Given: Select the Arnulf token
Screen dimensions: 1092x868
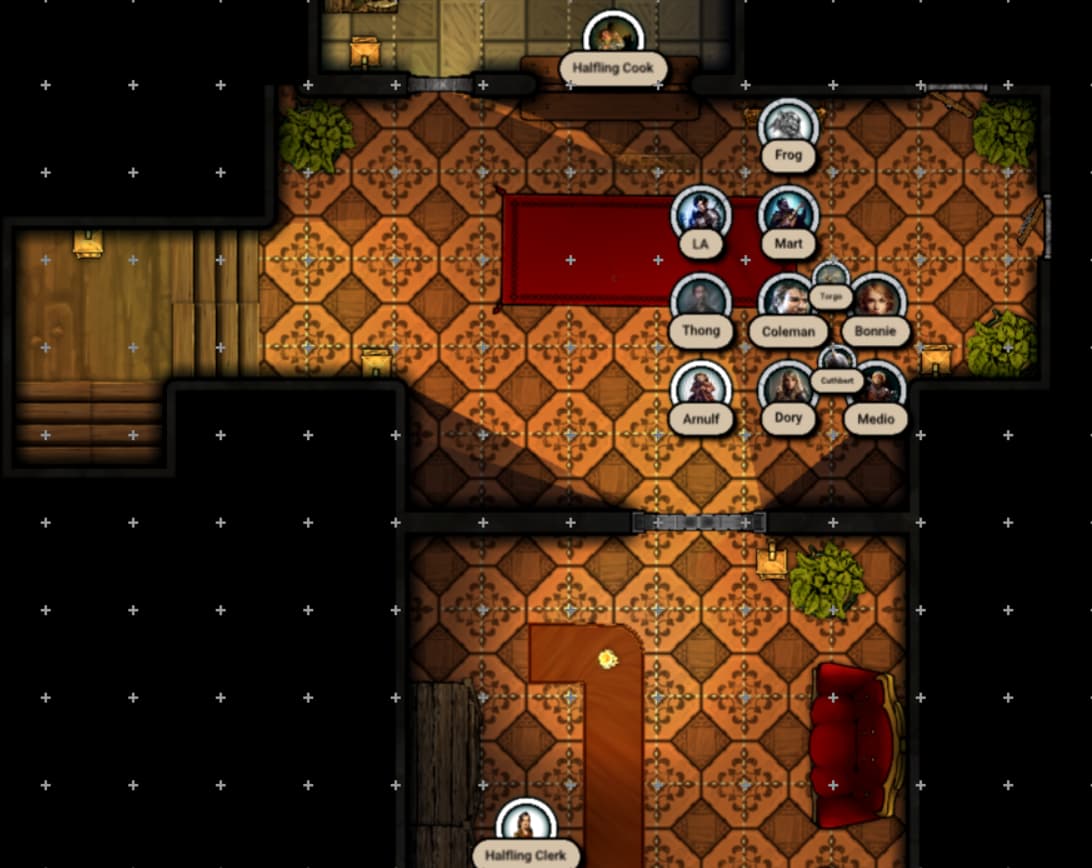Looking at the screenshot, I should [700, 388].
